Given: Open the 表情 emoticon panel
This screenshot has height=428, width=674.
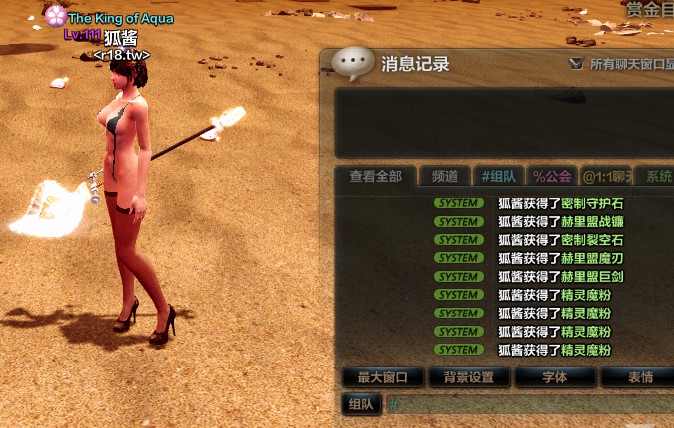Looking at the screenshot, I should click(x=638, y=377).
